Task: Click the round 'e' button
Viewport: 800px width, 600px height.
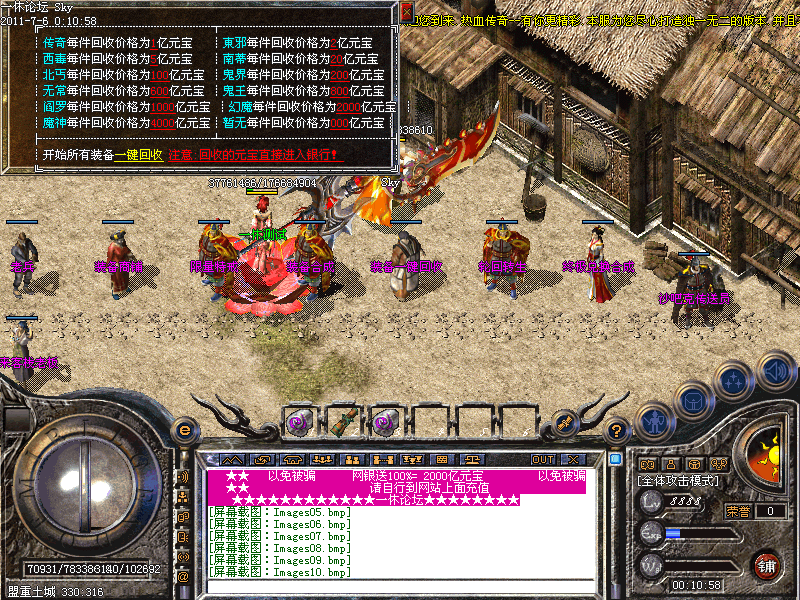Action: pyautogui.click(x=183, y=430)
